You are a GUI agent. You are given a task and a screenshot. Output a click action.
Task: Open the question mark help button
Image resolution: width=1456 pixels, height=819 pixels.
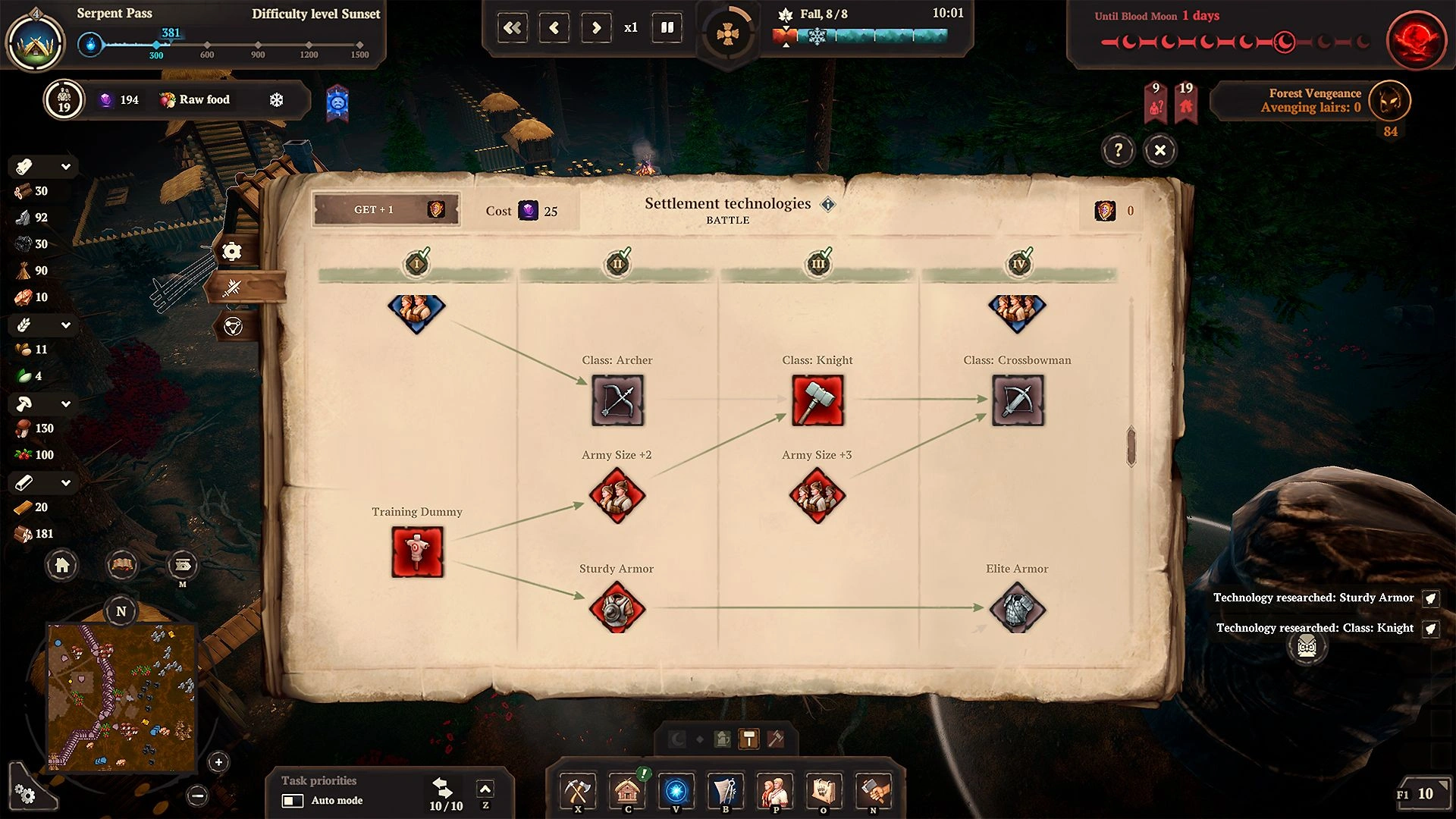tap(1118, 150)
